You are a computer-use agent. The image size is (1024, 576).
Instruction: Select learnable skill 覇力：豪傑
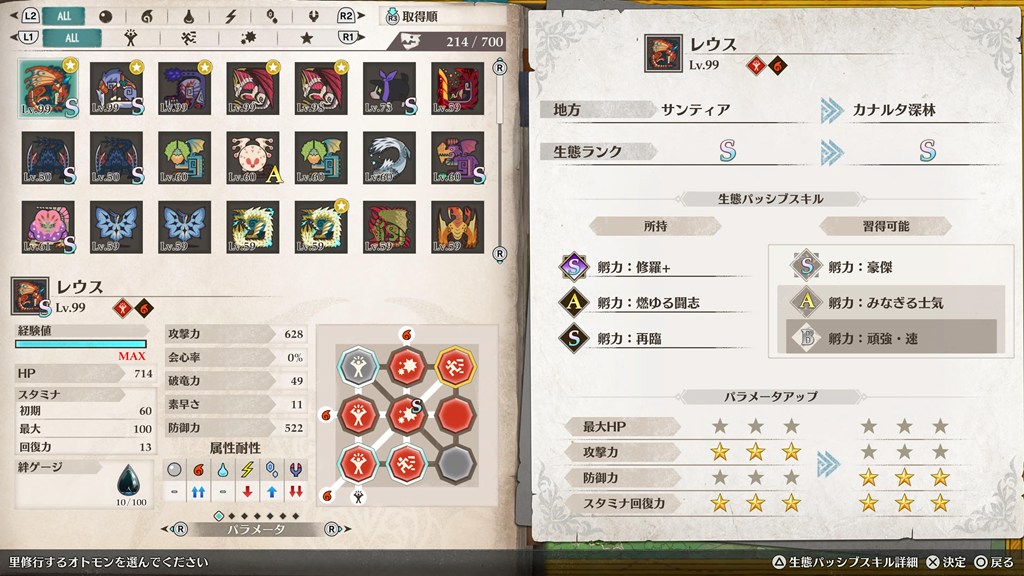[x=882, y=266]
